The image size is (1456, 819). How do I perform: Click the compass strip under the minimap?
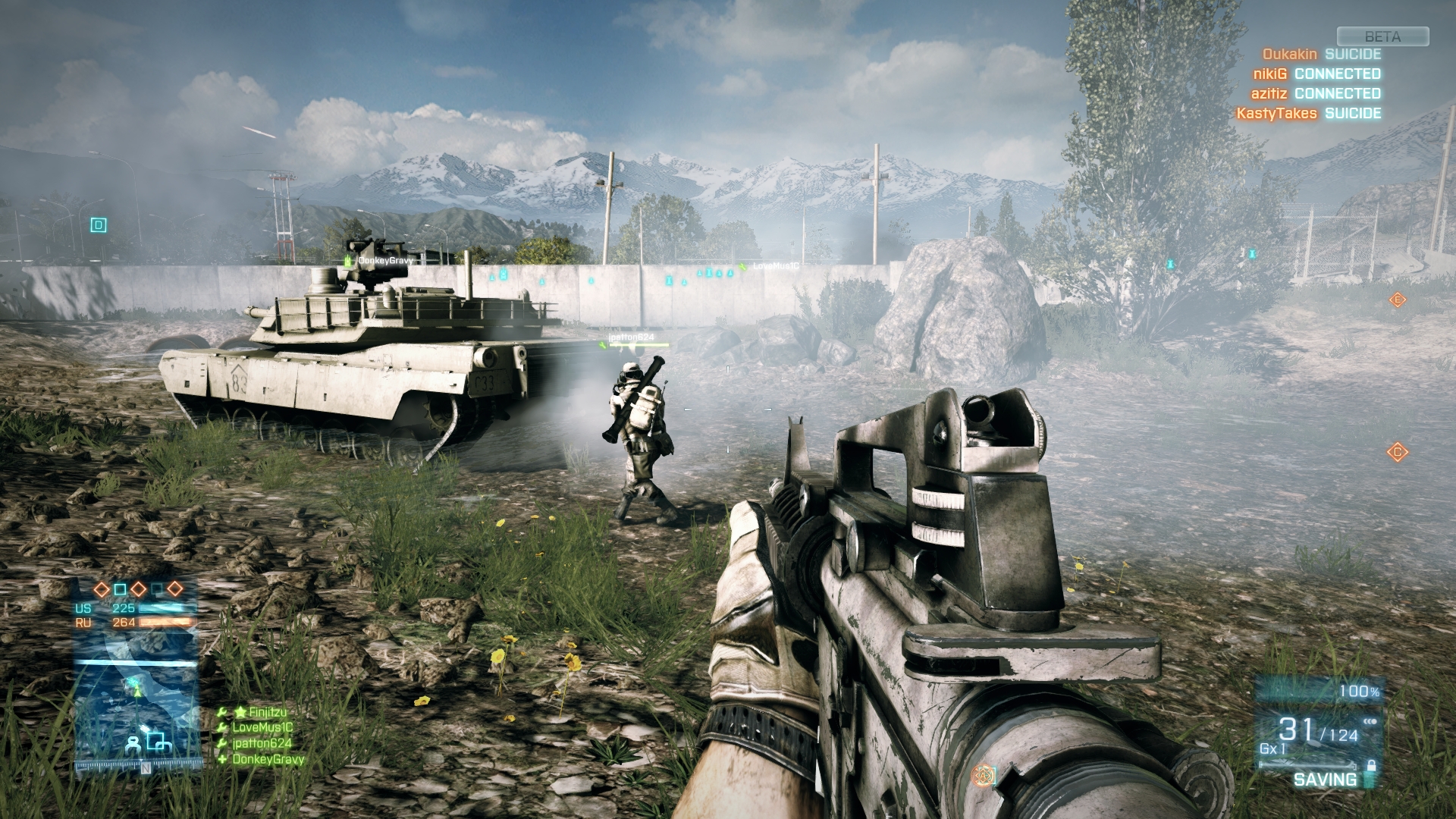point(138,767)
